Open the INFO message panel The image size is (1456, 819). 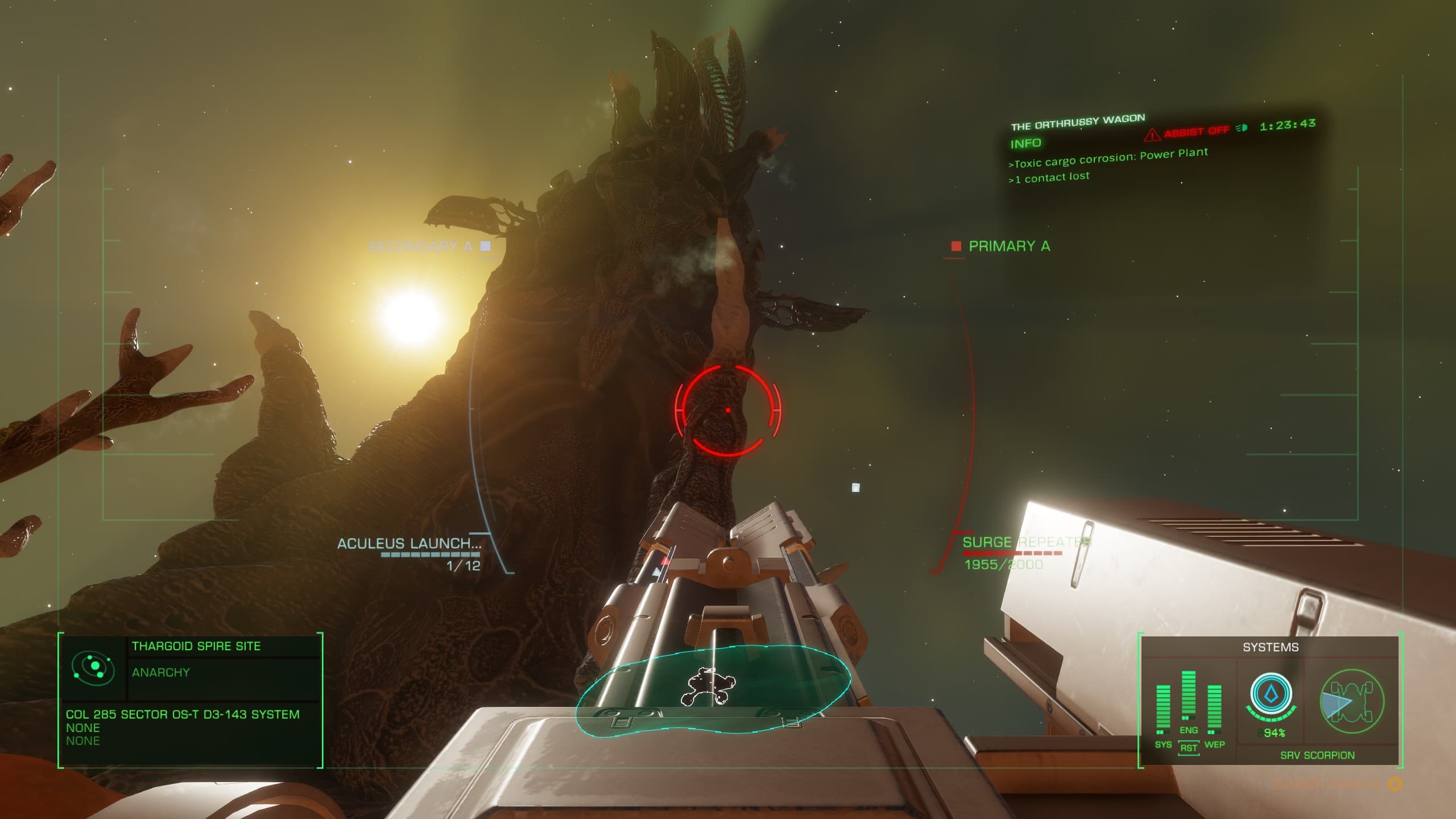click(1025, 144)
